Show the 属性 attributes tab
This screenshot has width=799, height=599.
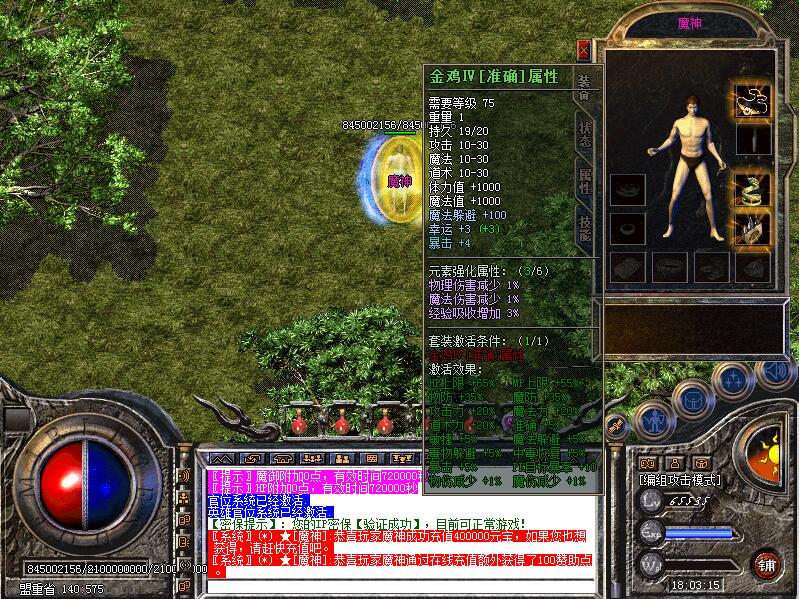(585, 181)
